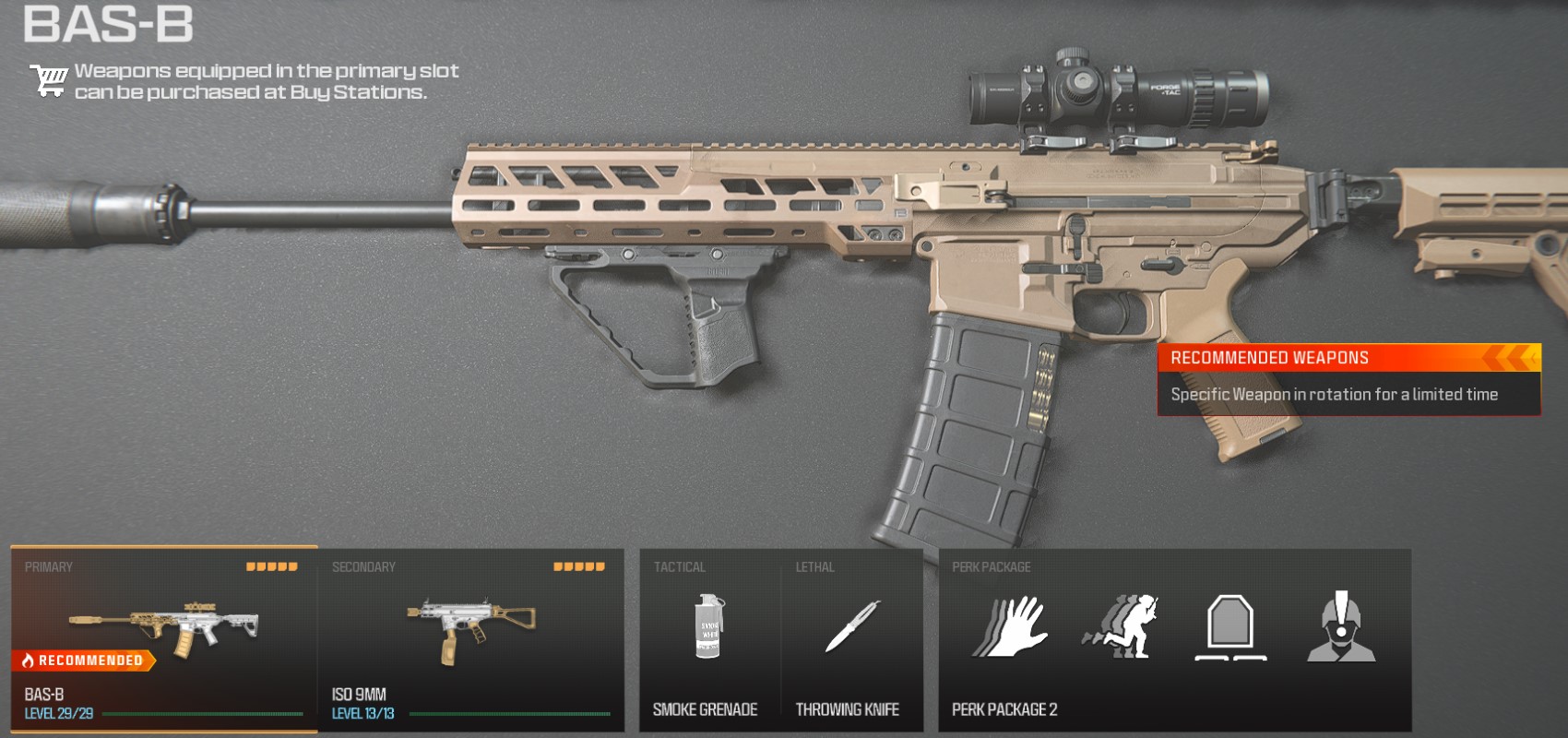Choose the Smoke Grenade tactical slot

point(708,639)
